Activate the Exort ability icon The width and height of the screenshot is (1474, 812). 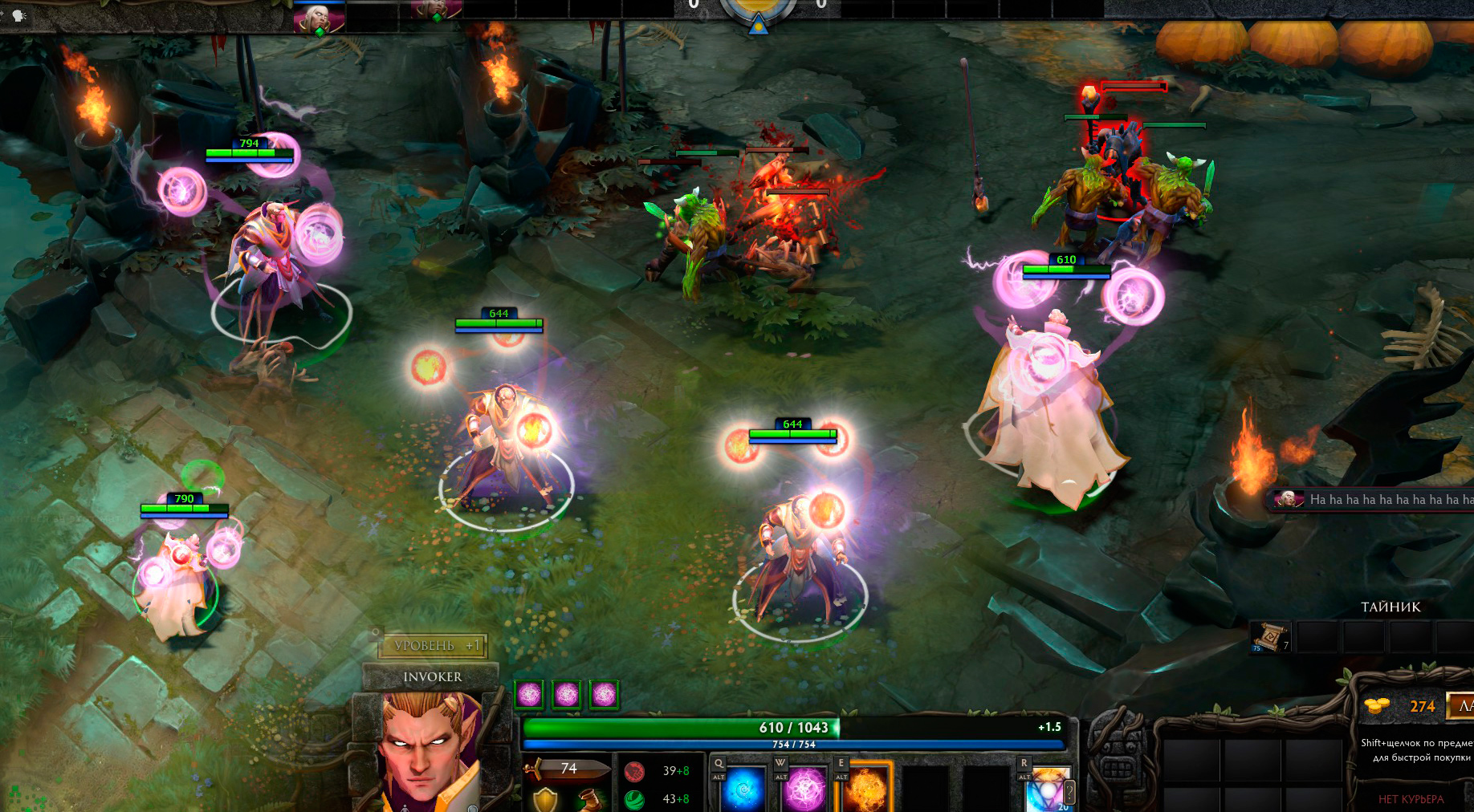click(866, 788)
